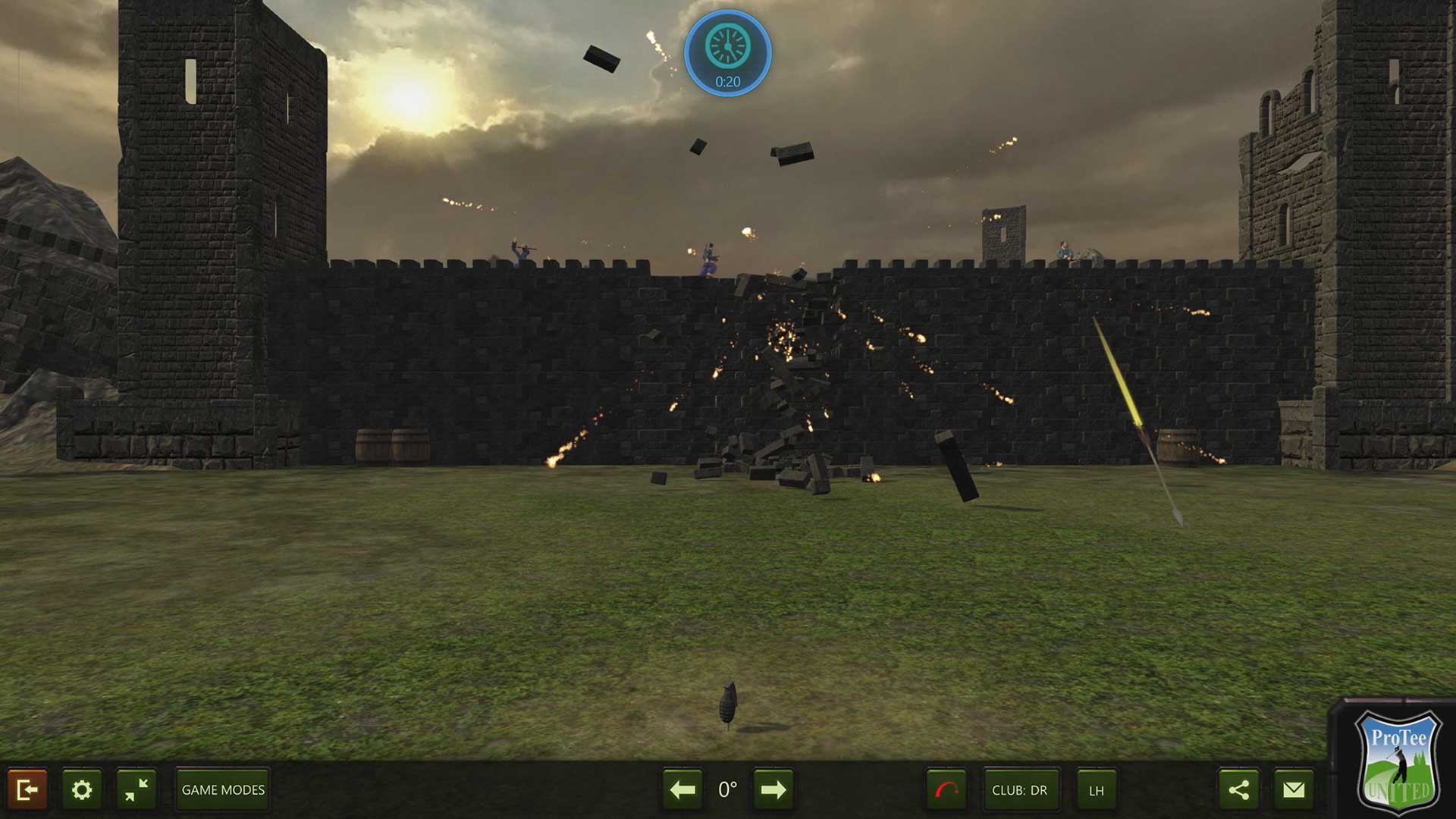
Task: Click the orange exit game icon
Action: pos(28,790)
